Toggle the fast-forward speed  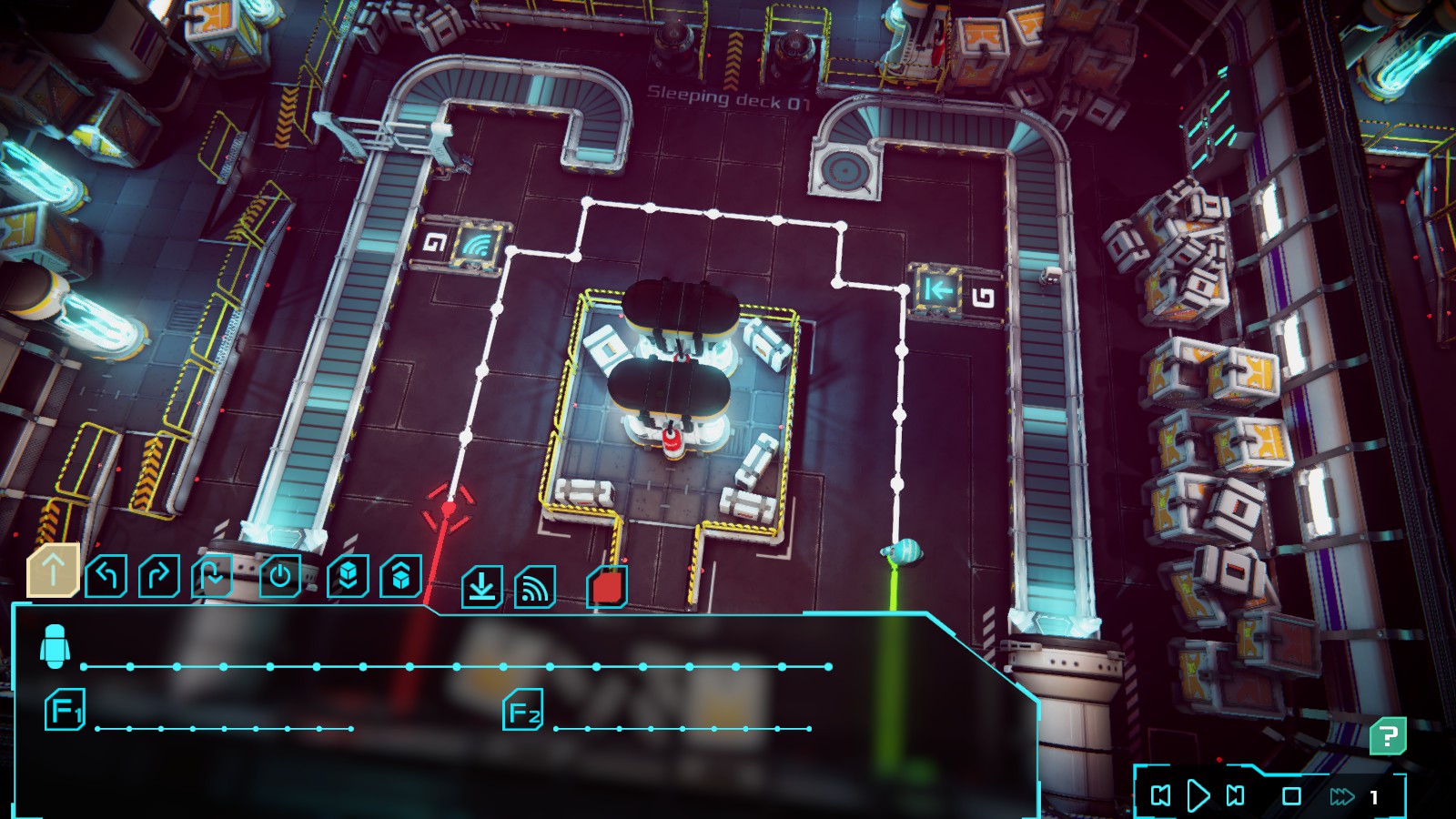(x=1341, y=797)
